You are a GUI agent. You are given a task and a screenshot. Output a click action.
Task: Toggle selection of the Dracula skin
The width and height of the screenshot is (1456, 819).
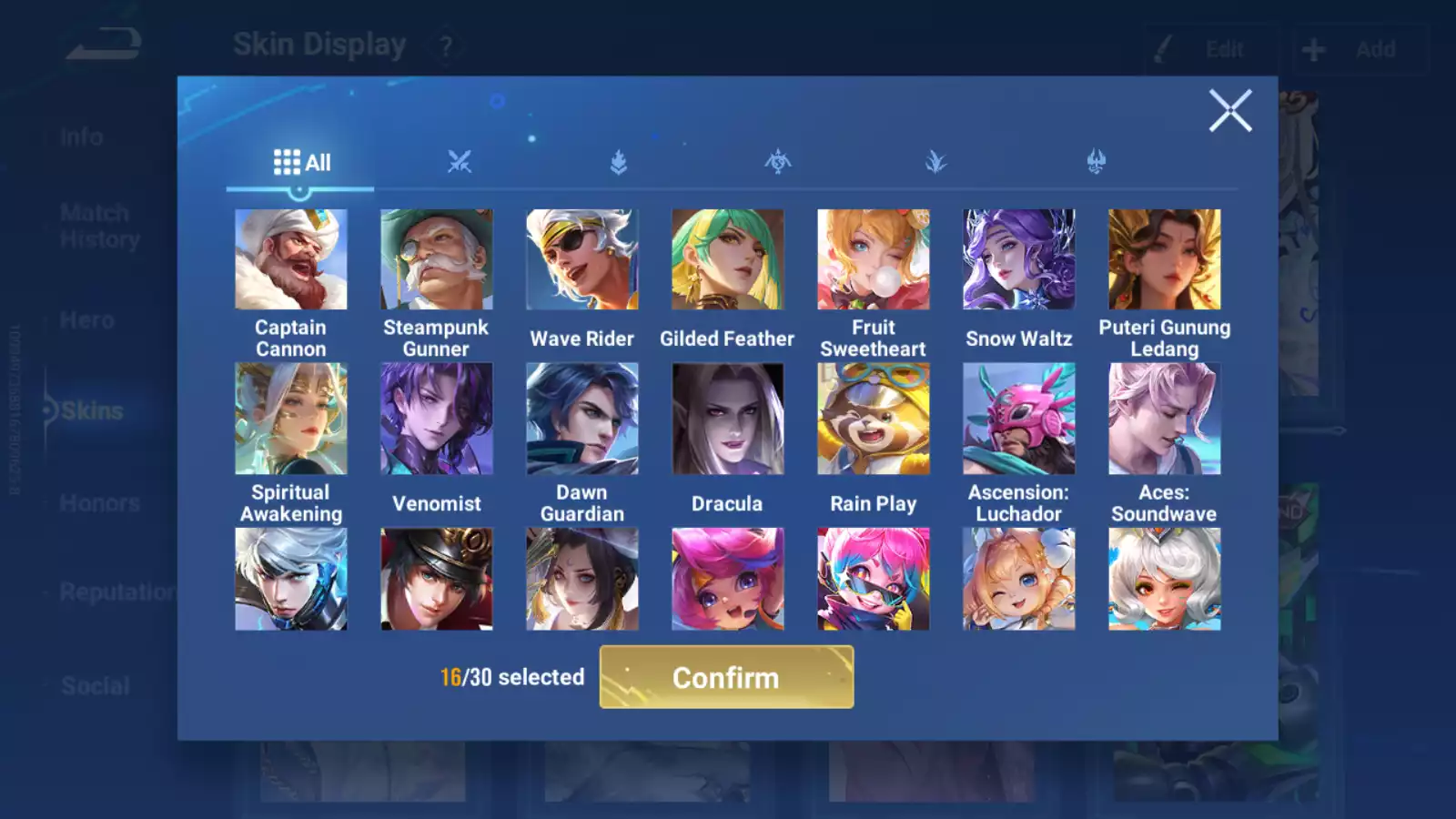(728, 419)
